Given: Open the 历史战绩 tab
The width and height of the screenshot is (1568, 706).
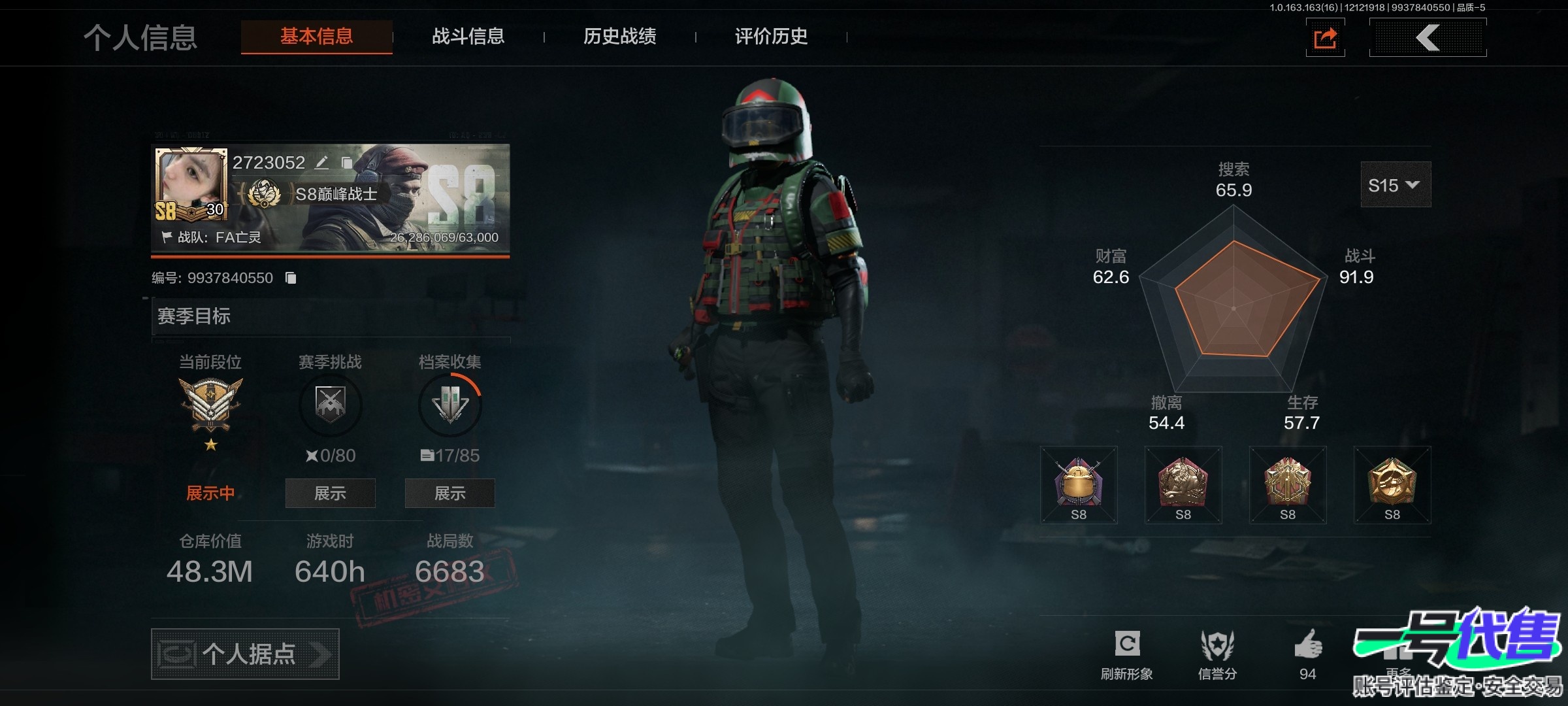Looking at the screenshot, I should (619, 37).
